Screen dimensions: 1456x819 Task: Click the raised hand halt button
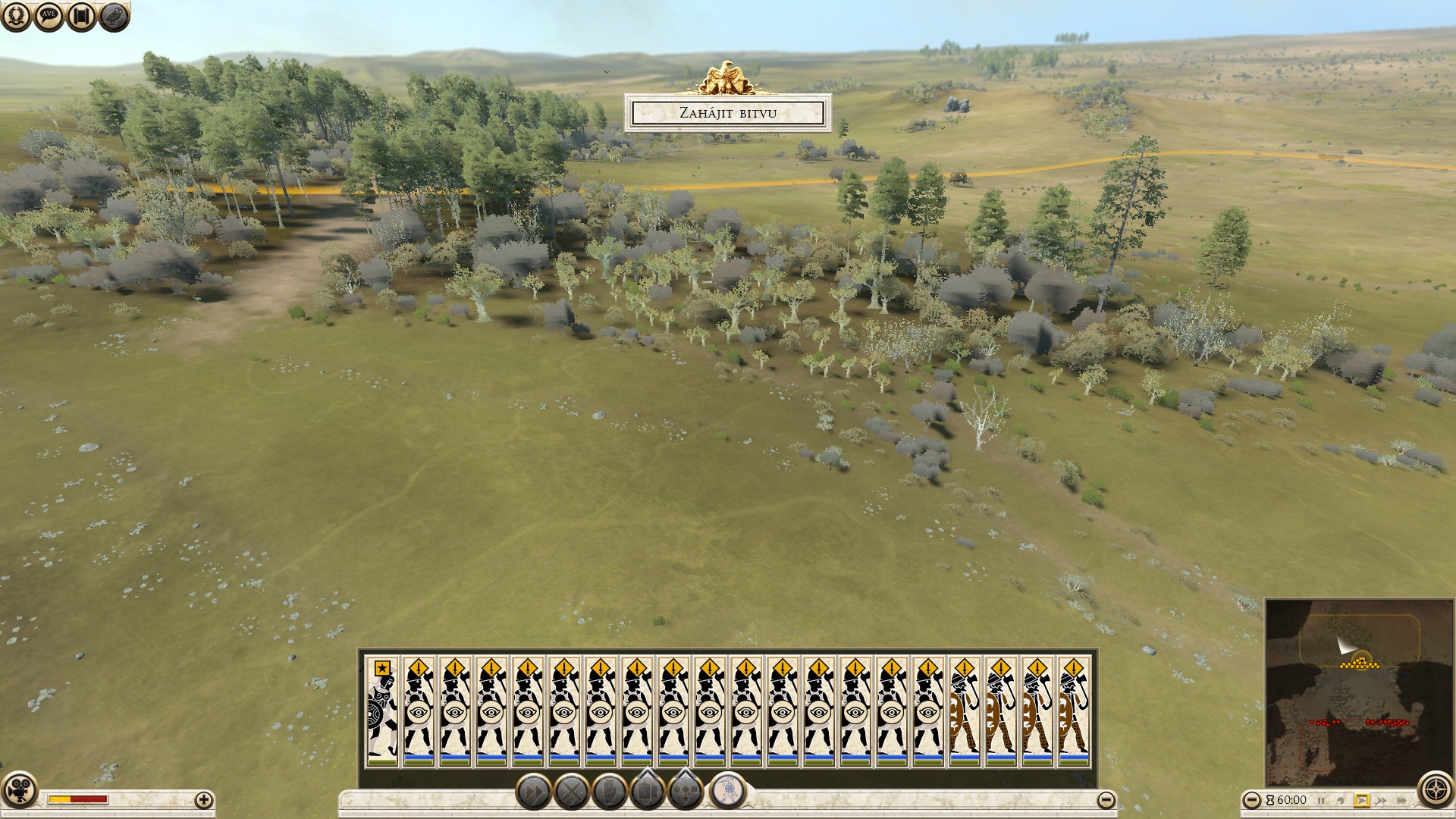(x=609, y=792)
